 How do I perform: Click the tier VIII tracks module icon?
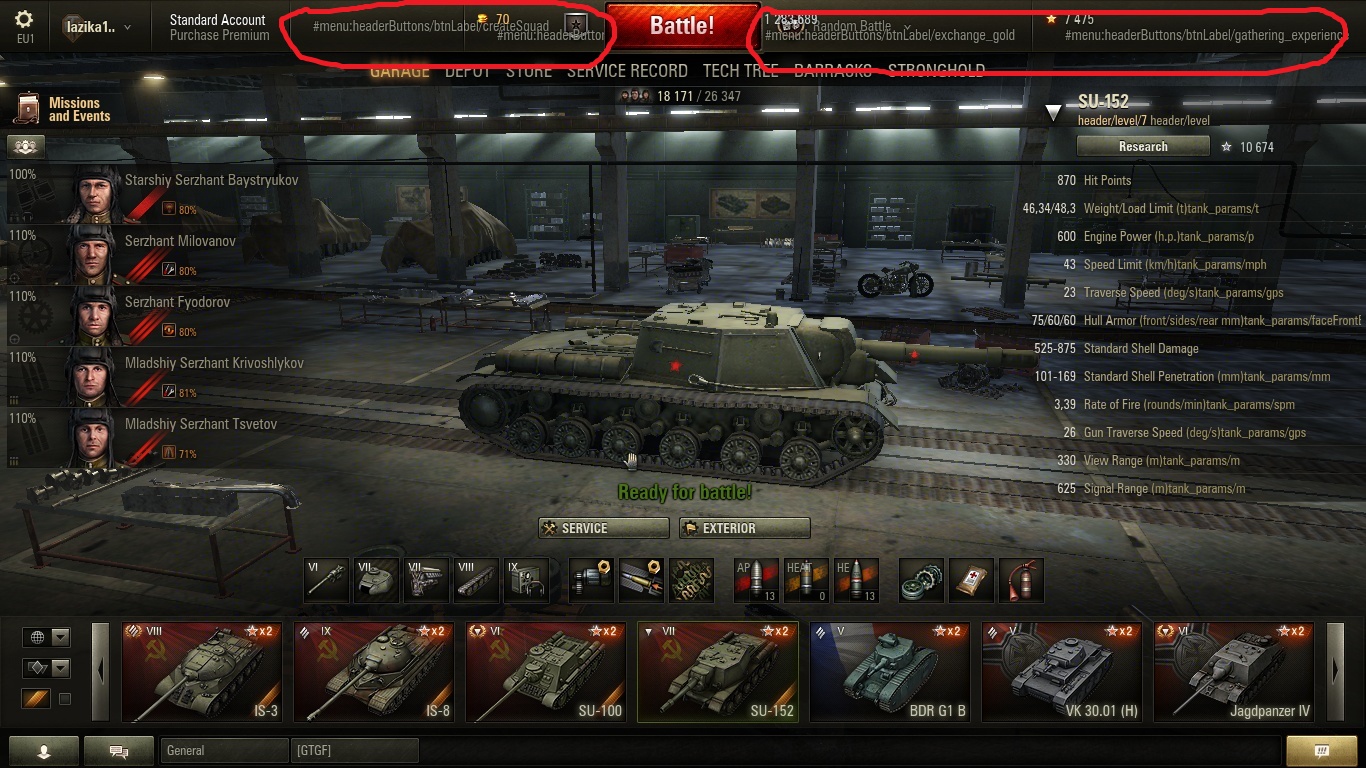click(476, 580)
